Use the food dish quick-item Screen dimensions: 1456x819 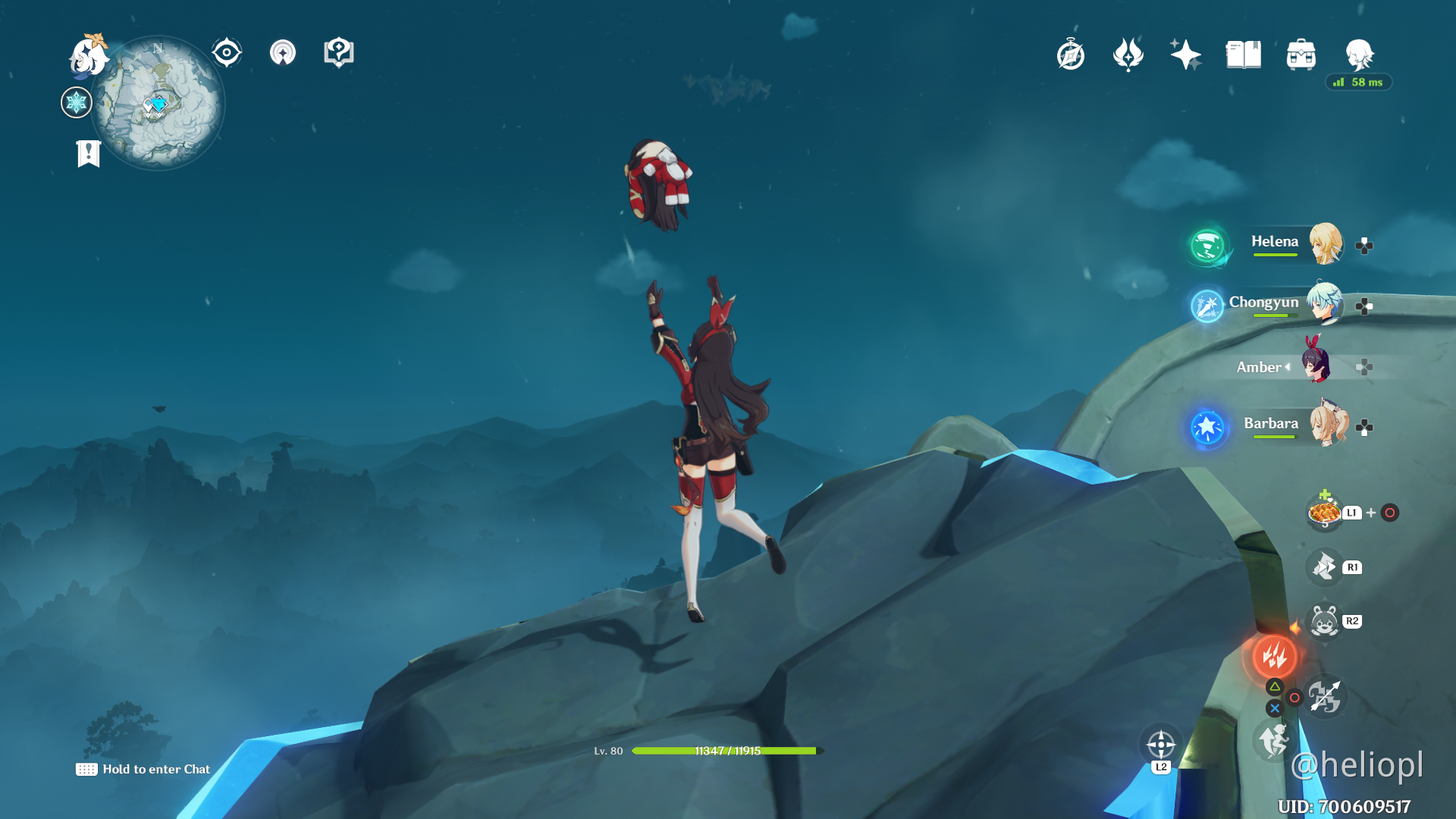pos(1324,513)
